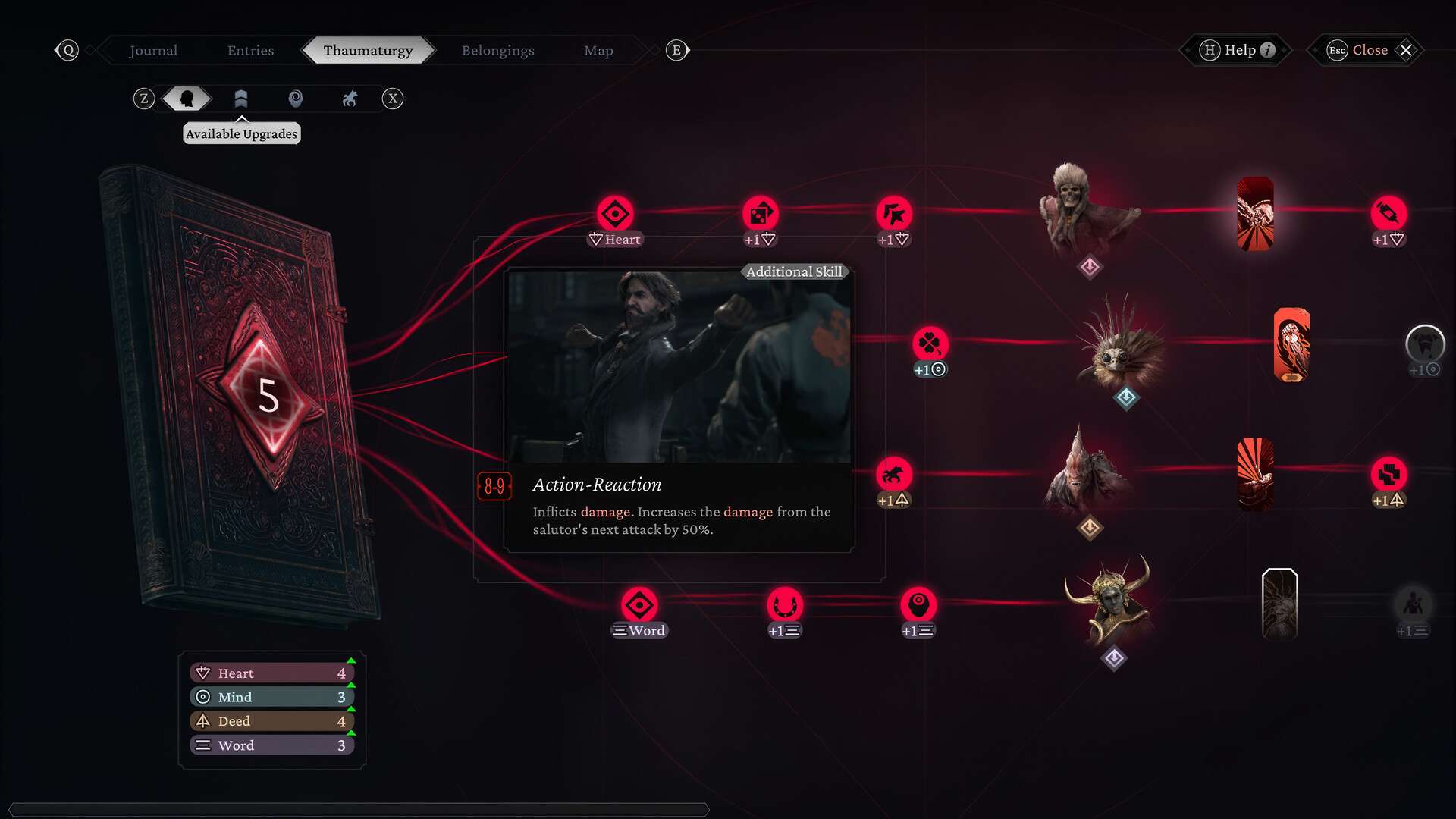Pick the horseshoe Word upgrade node
This screenshot has width=1456, height=819.
784,605
